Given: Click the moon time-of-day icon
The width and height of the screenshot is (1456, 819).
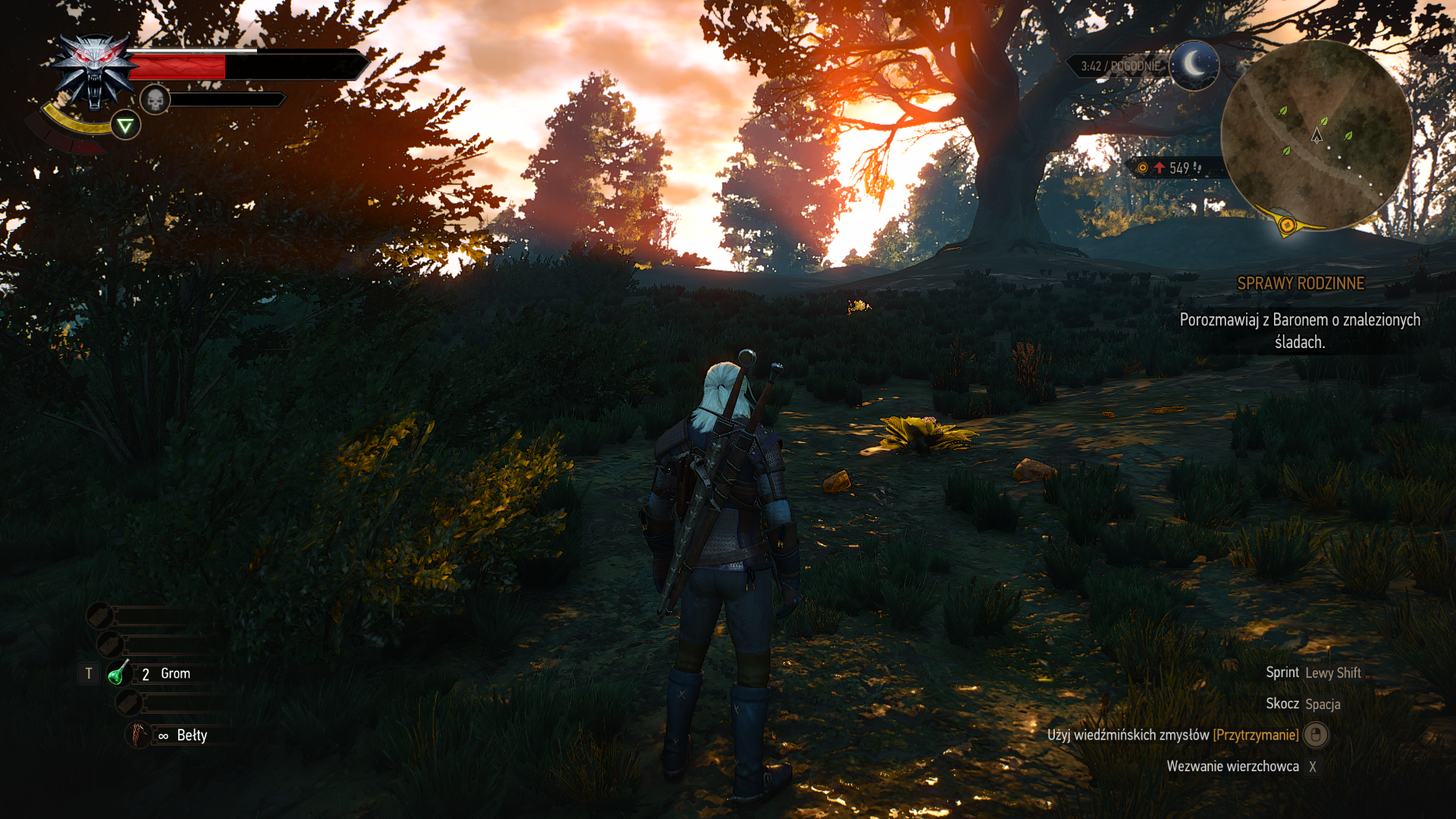Looking at the screenshot, I should 1194,65.
